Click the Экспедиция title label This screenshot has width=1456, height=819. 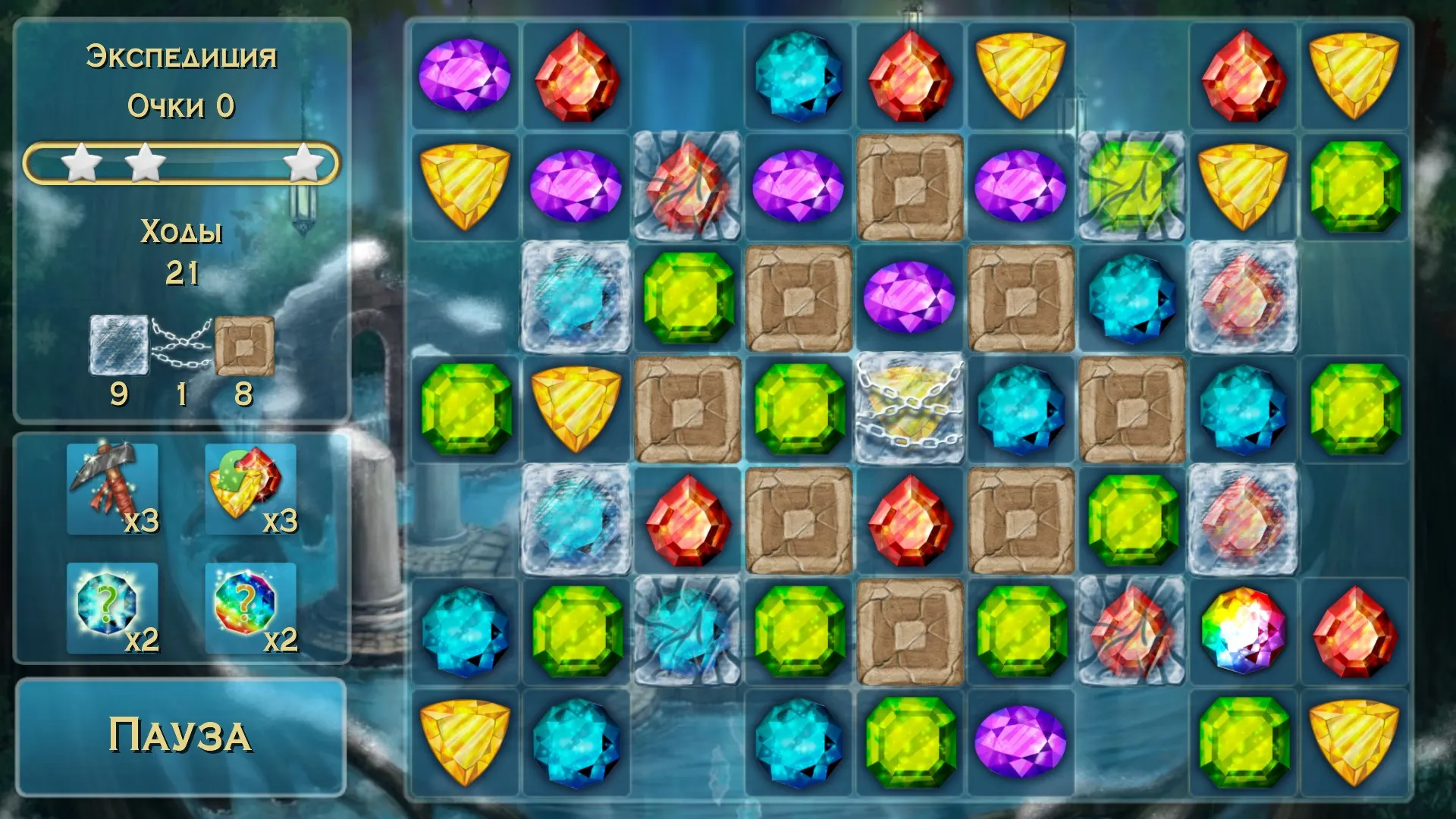182,55
